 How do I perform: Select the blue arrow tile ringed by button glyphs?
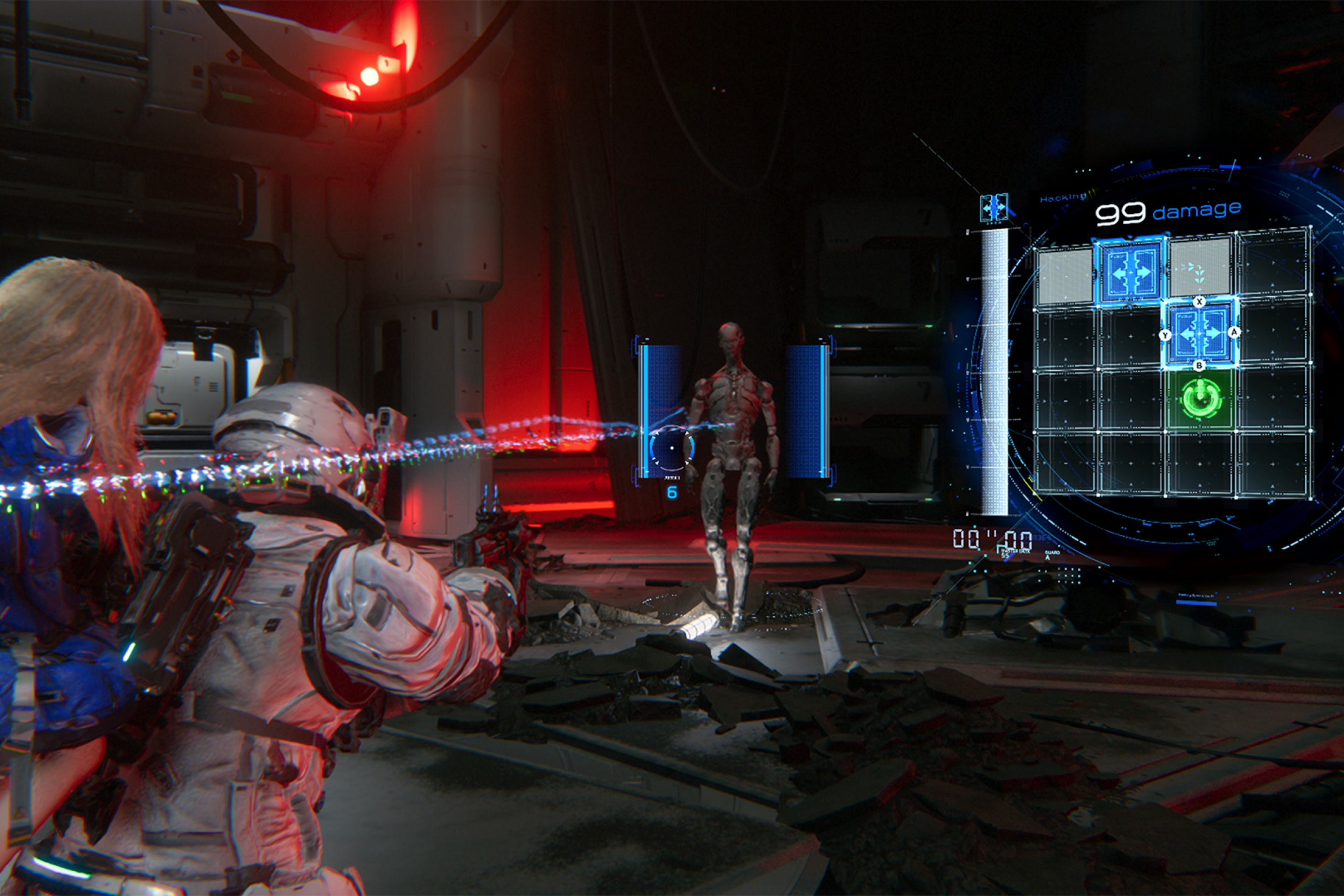click(1200, 333)
